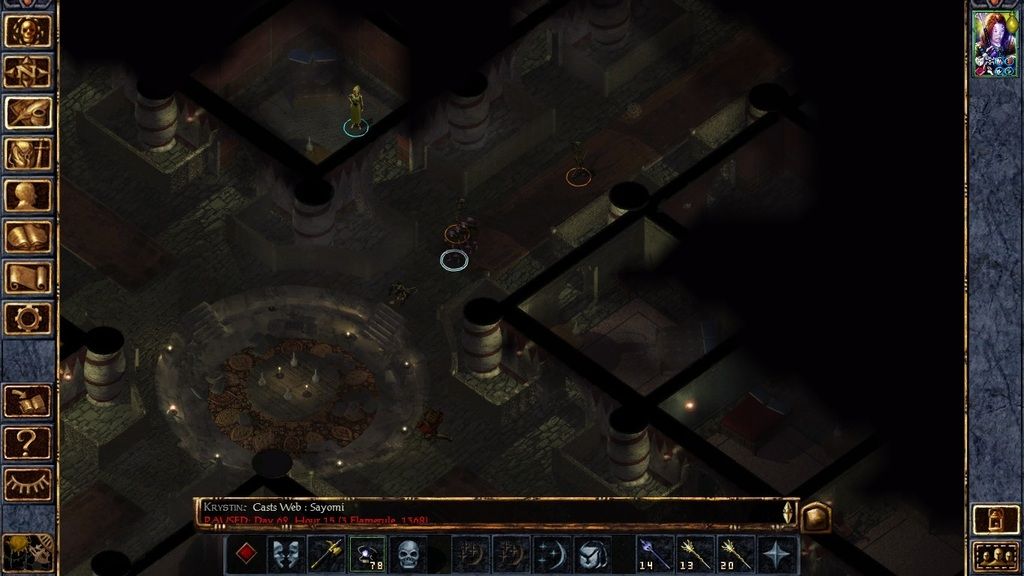Viewport: 1024px width, 576px height.
Task: Show the character record with the bust icon
Action: (x=28, y=195)
